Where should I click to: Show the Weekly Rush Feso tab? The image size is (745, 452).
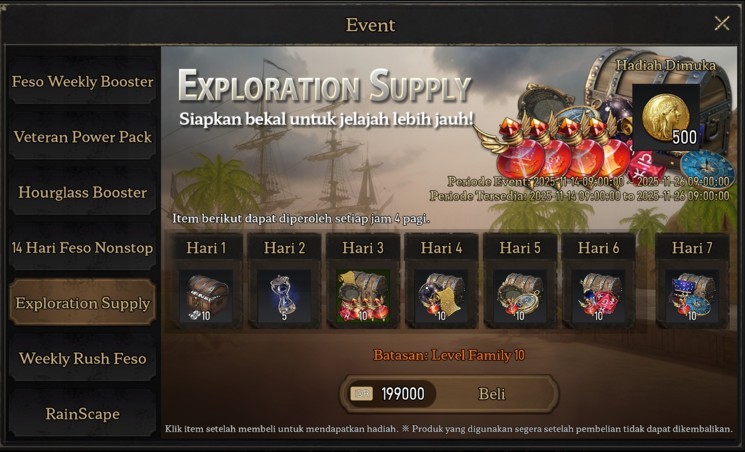pyautogui.click(x=83, y=358)
